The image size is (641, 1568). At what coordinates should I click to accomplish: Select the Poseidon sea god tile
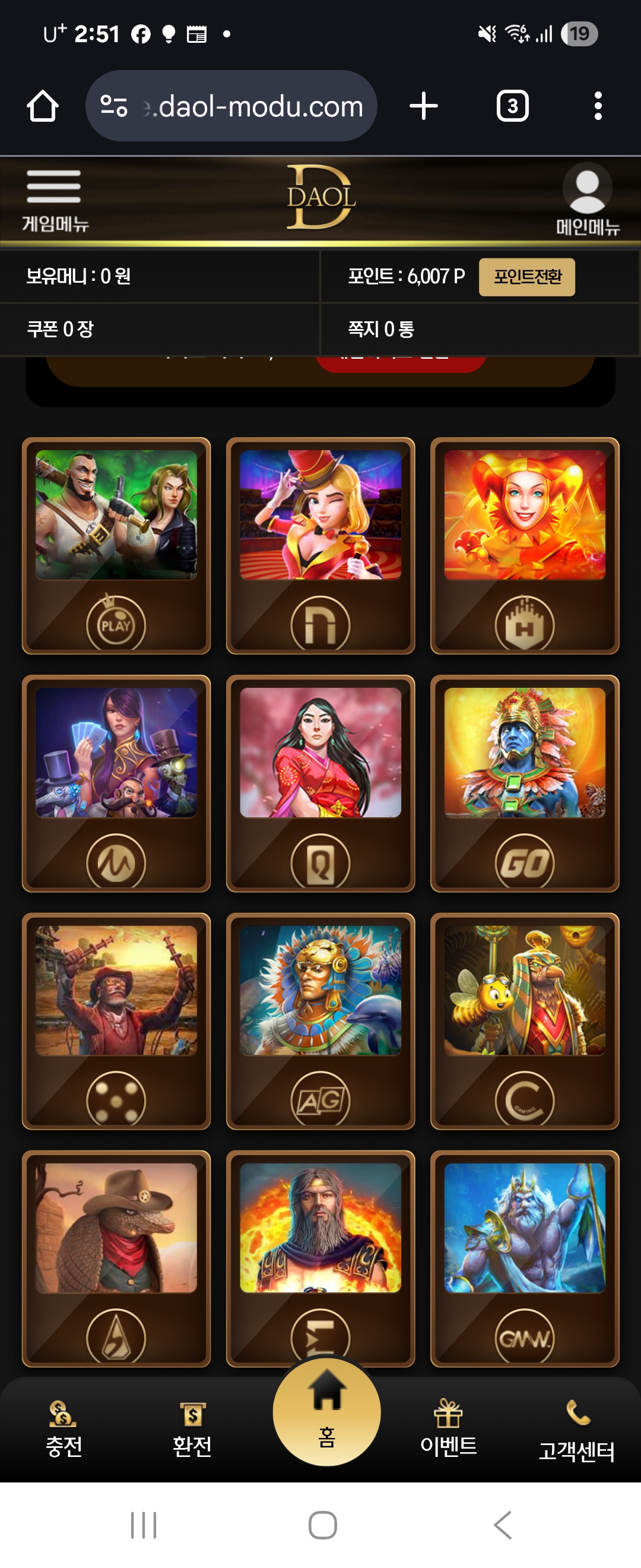(x=525, y=1257)
